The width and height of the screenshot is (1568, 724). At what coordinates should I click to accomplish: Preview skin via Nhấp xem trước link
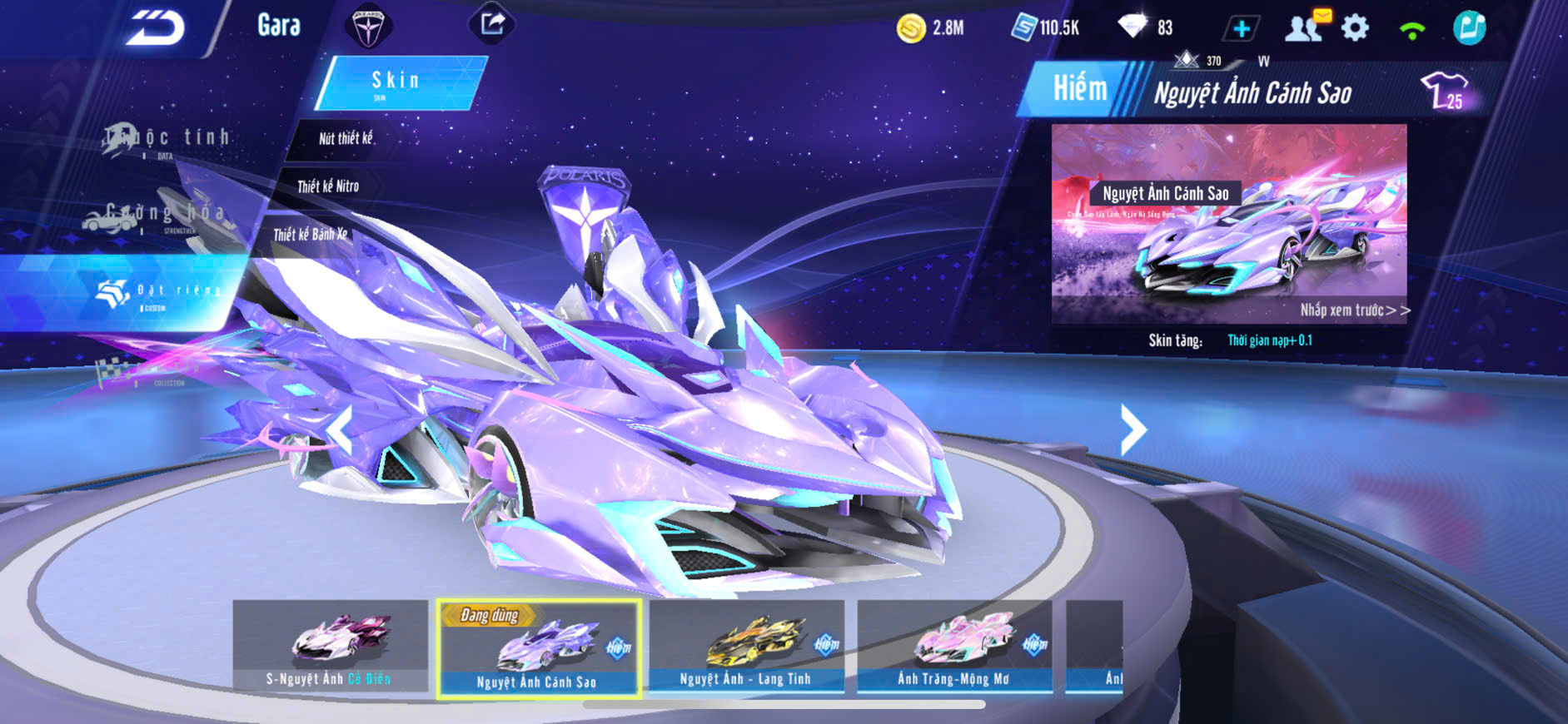pyautogui.click(x=1354, y=310)
